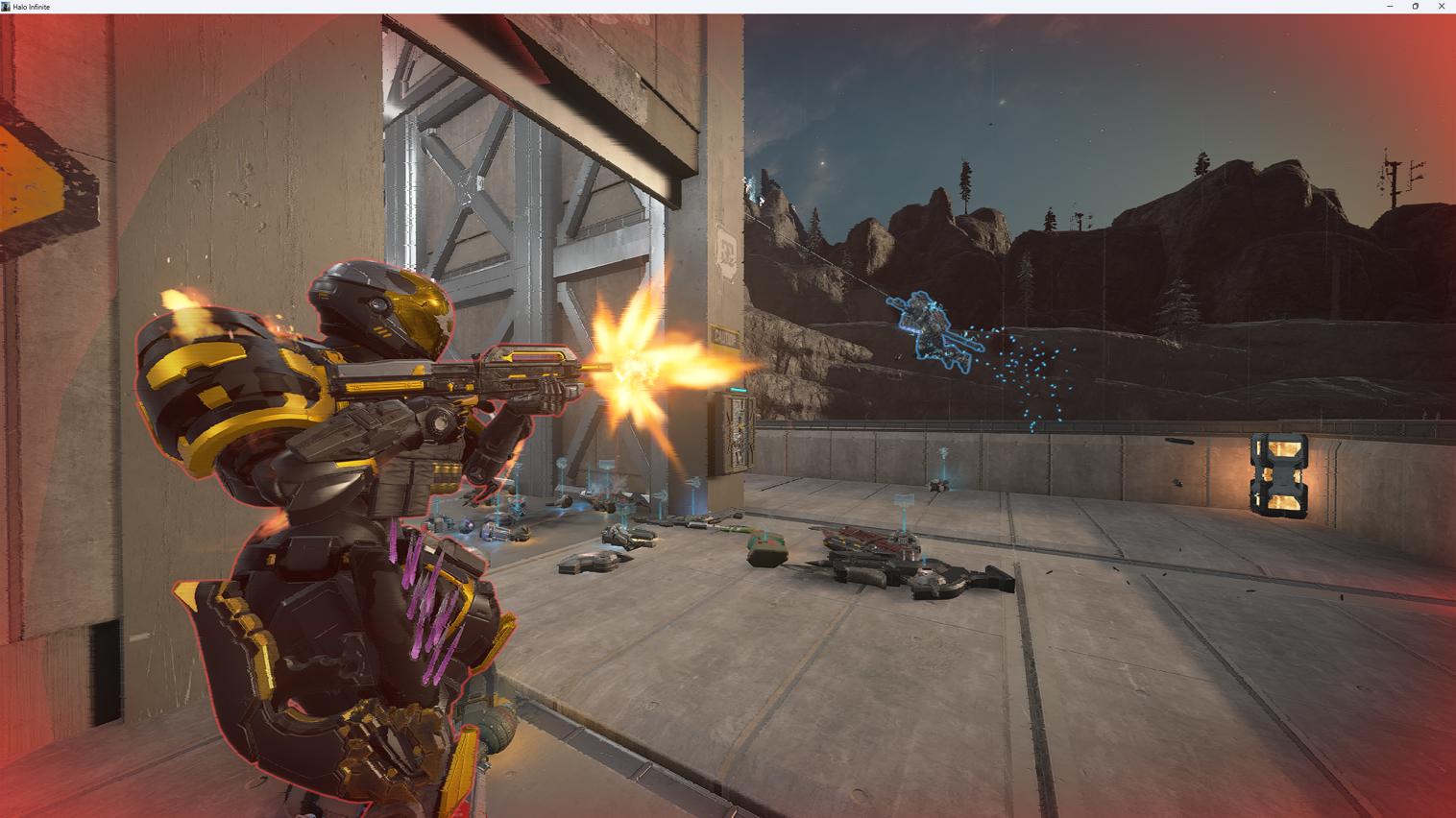
Task: Minimize the Halo Infinite window
Action: [1390, 7]
